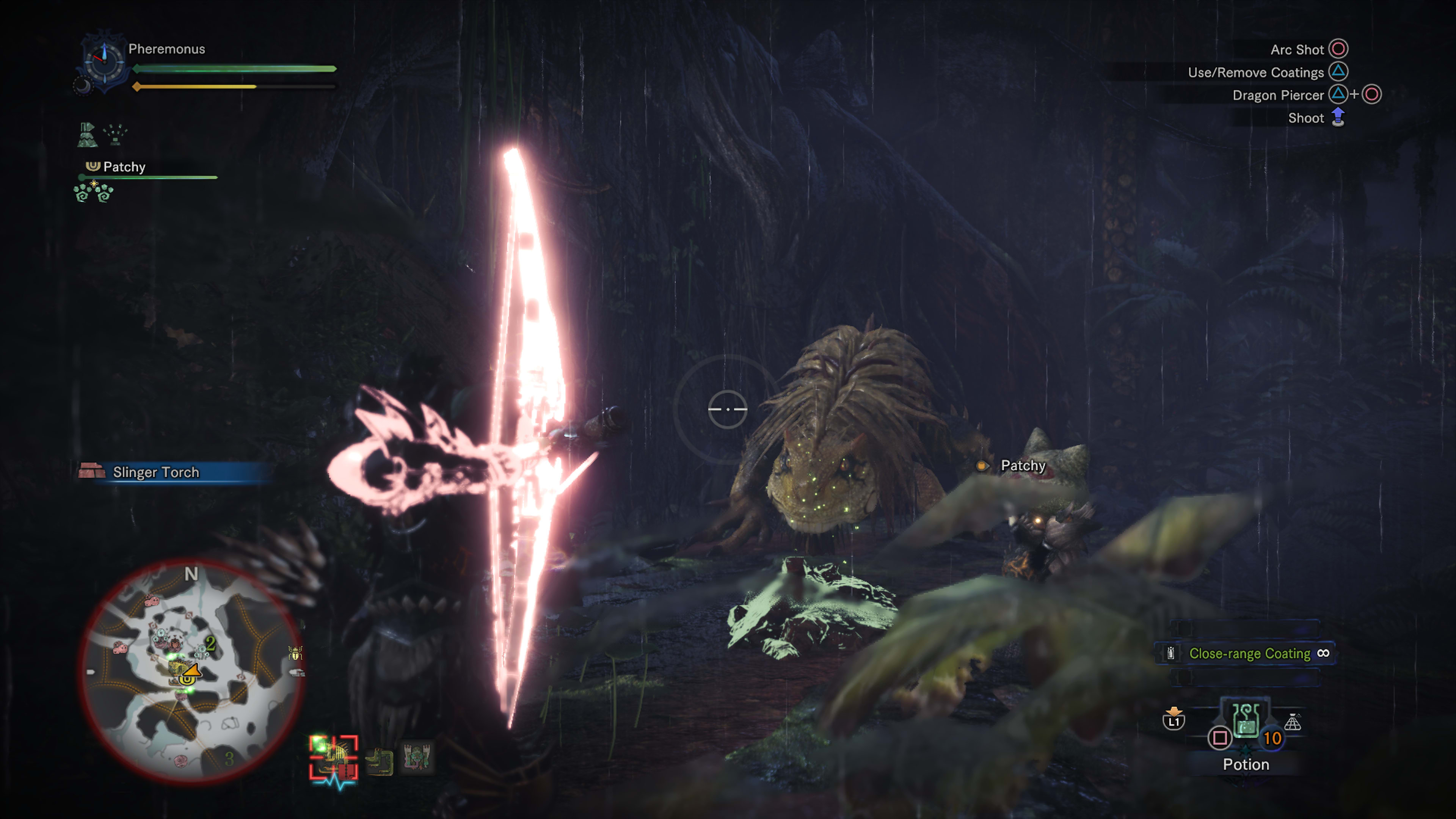Click the crescent moon night indicator
Screen dimensions: 1456x819
(83, 86)
